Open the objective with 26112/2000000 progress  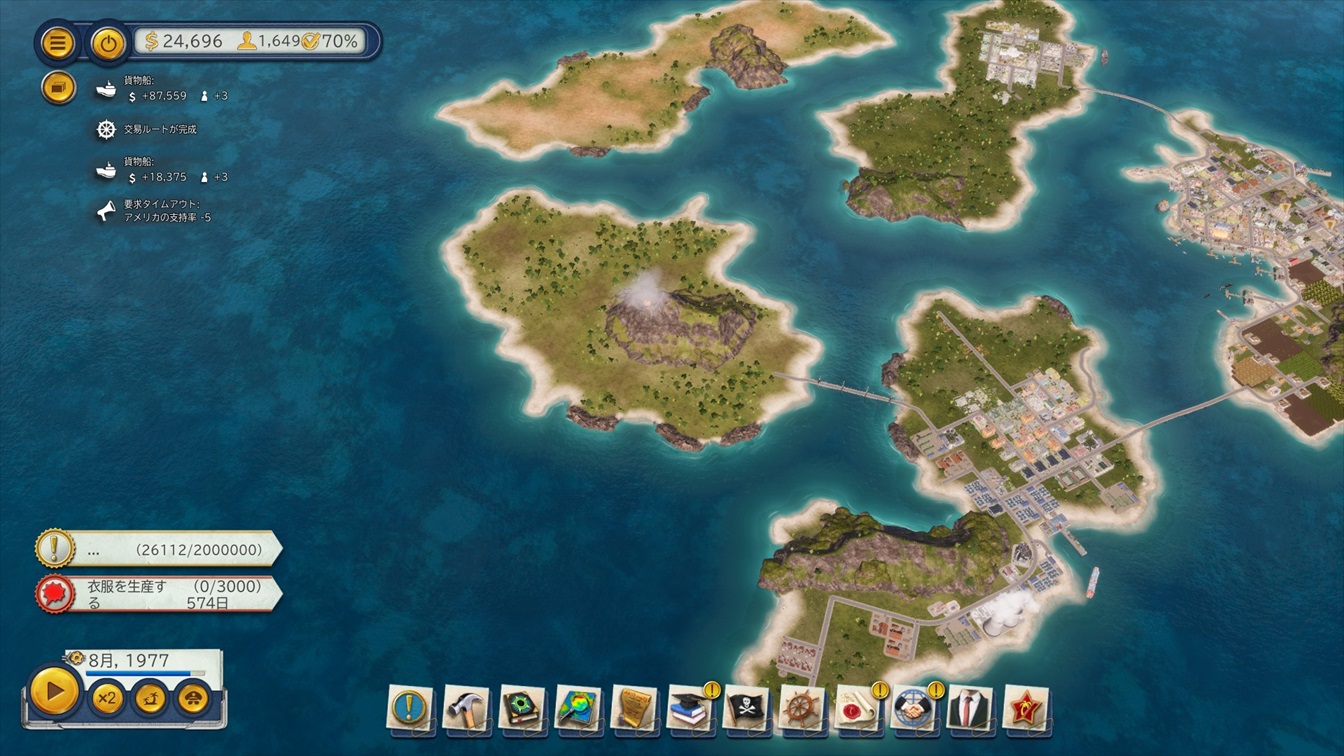[159, 549]
